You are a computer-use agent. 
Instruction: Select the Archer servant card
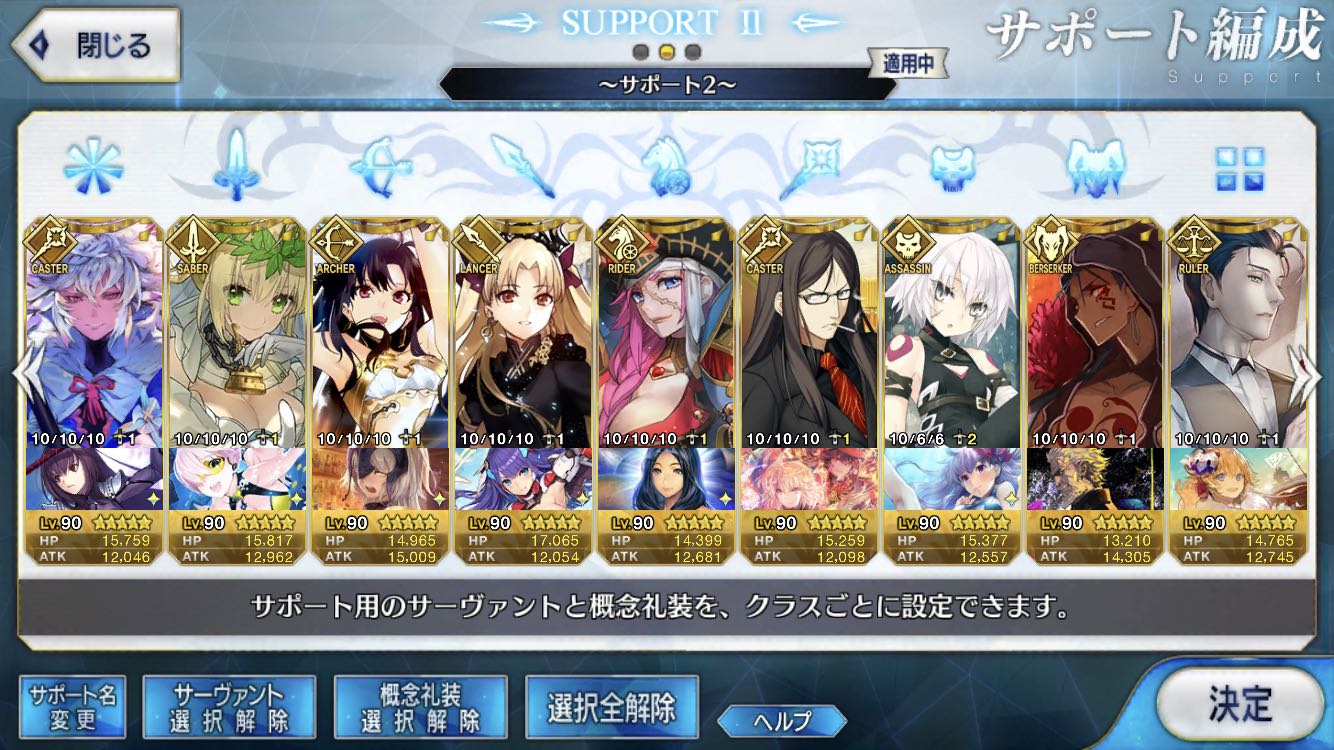click(x=379, y=340)
